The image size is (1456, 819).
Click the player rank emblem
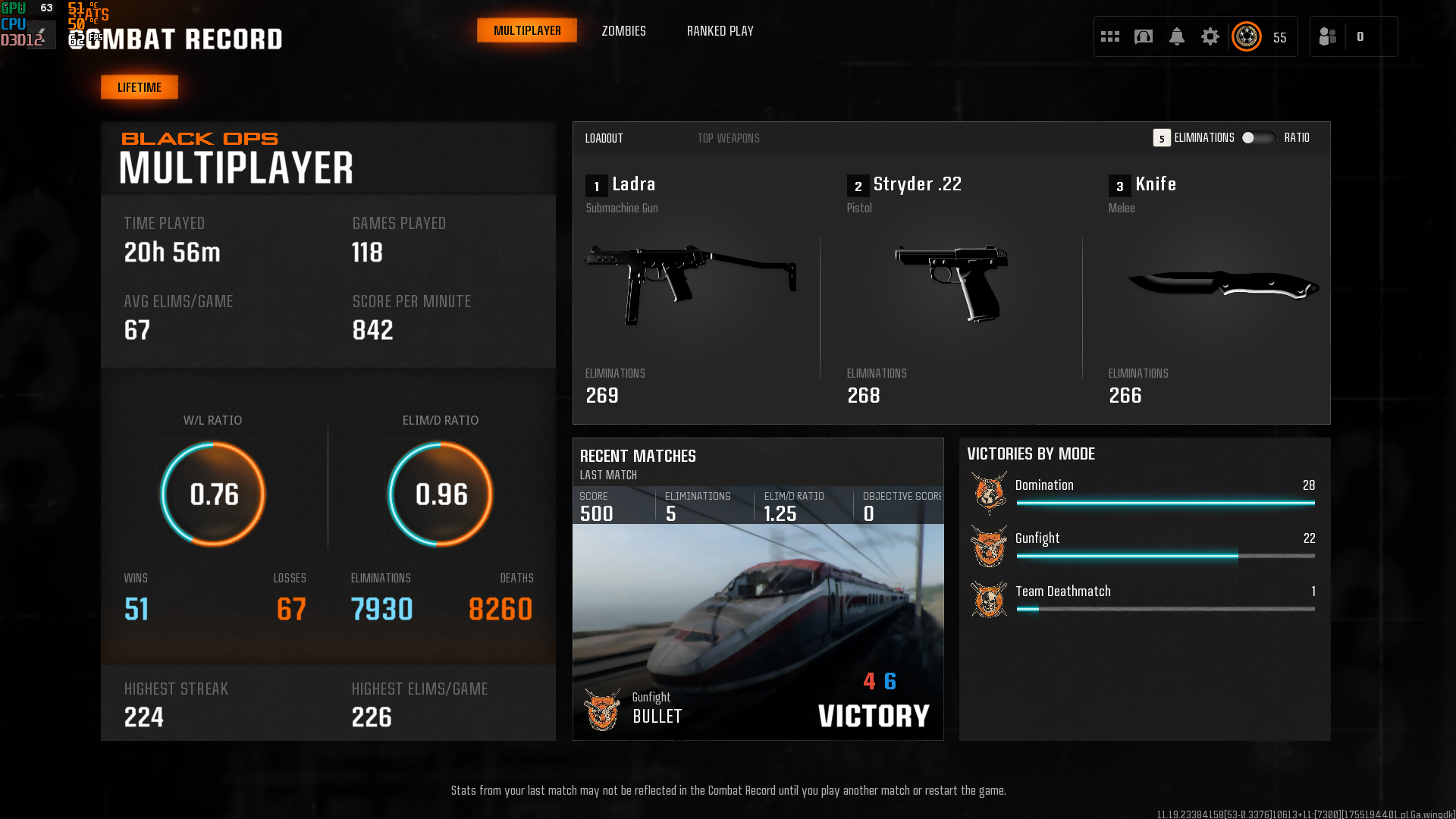[1247, 36]
